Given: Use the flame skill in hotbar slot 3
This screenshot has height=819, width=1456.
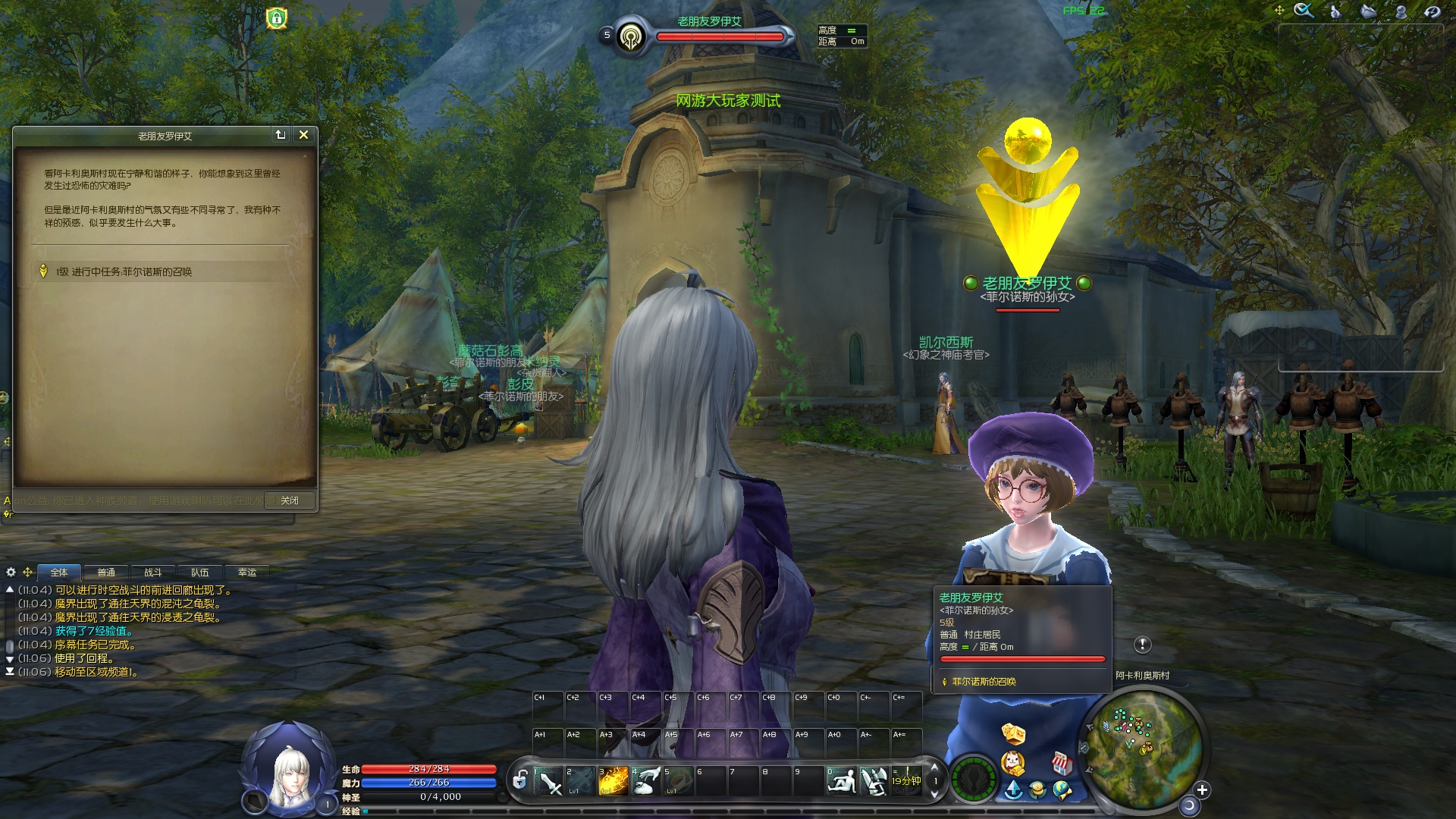Looking at the screenshot, I should (613, 781).
